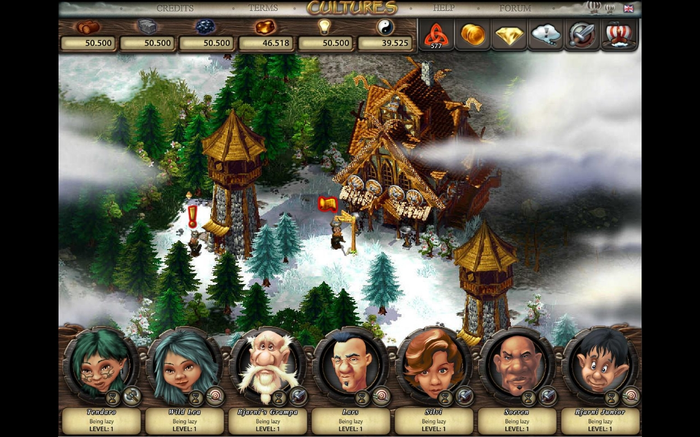Screen dimensions: 700x437
Task: Click the storm cloud icon
Action: pyautogui.click(x=546, y=35)
